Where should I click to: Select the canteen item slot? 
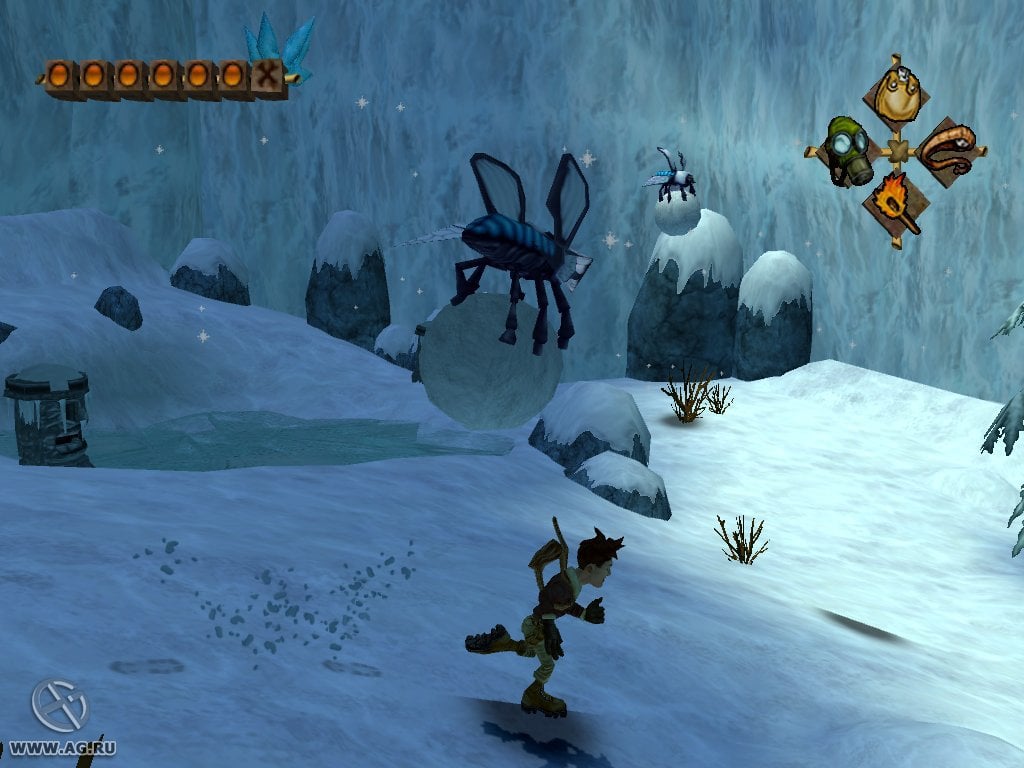pos(896,97)
